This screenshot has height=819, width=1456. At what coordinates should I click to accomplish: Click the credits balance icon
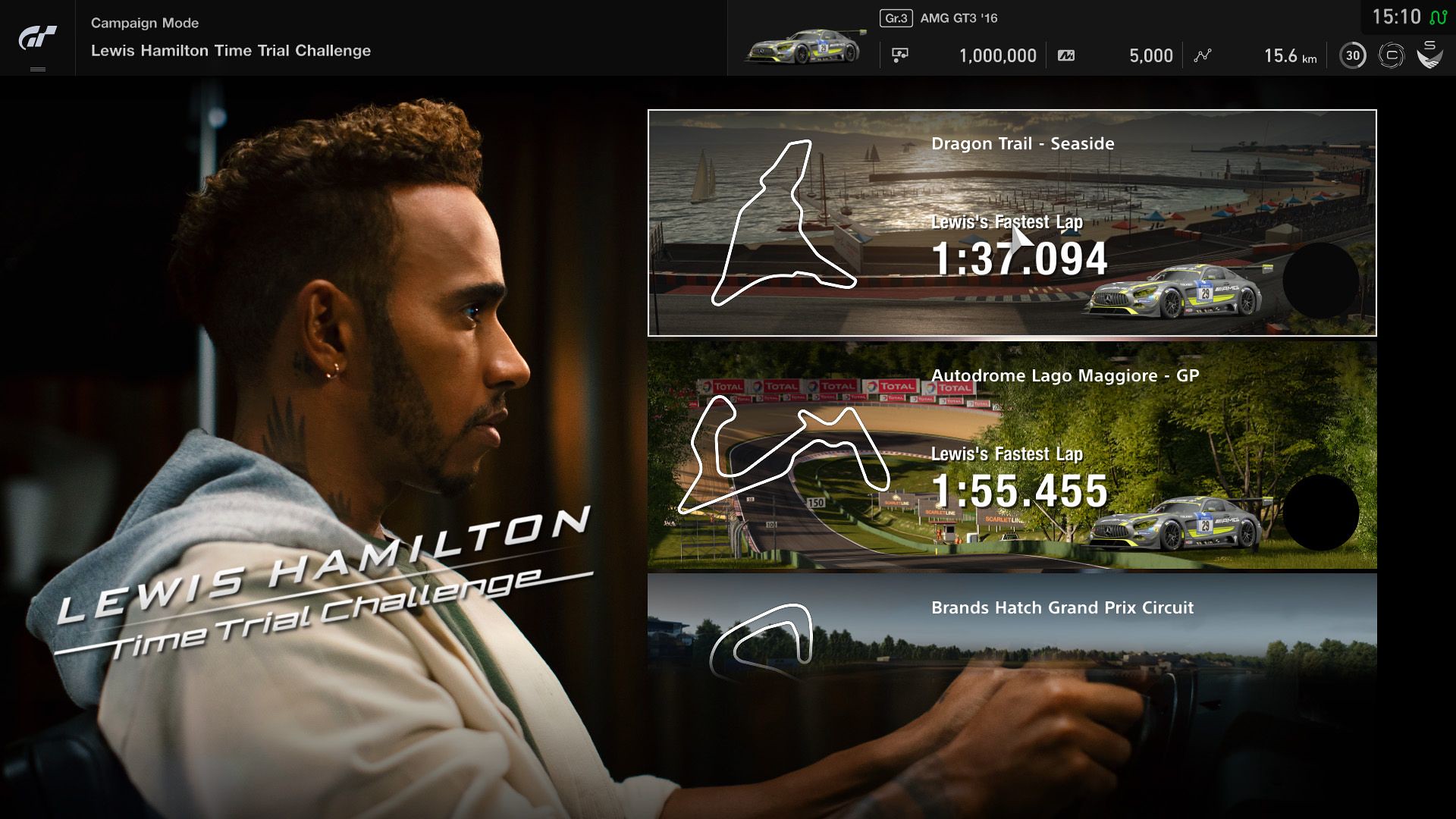[899, 55]
